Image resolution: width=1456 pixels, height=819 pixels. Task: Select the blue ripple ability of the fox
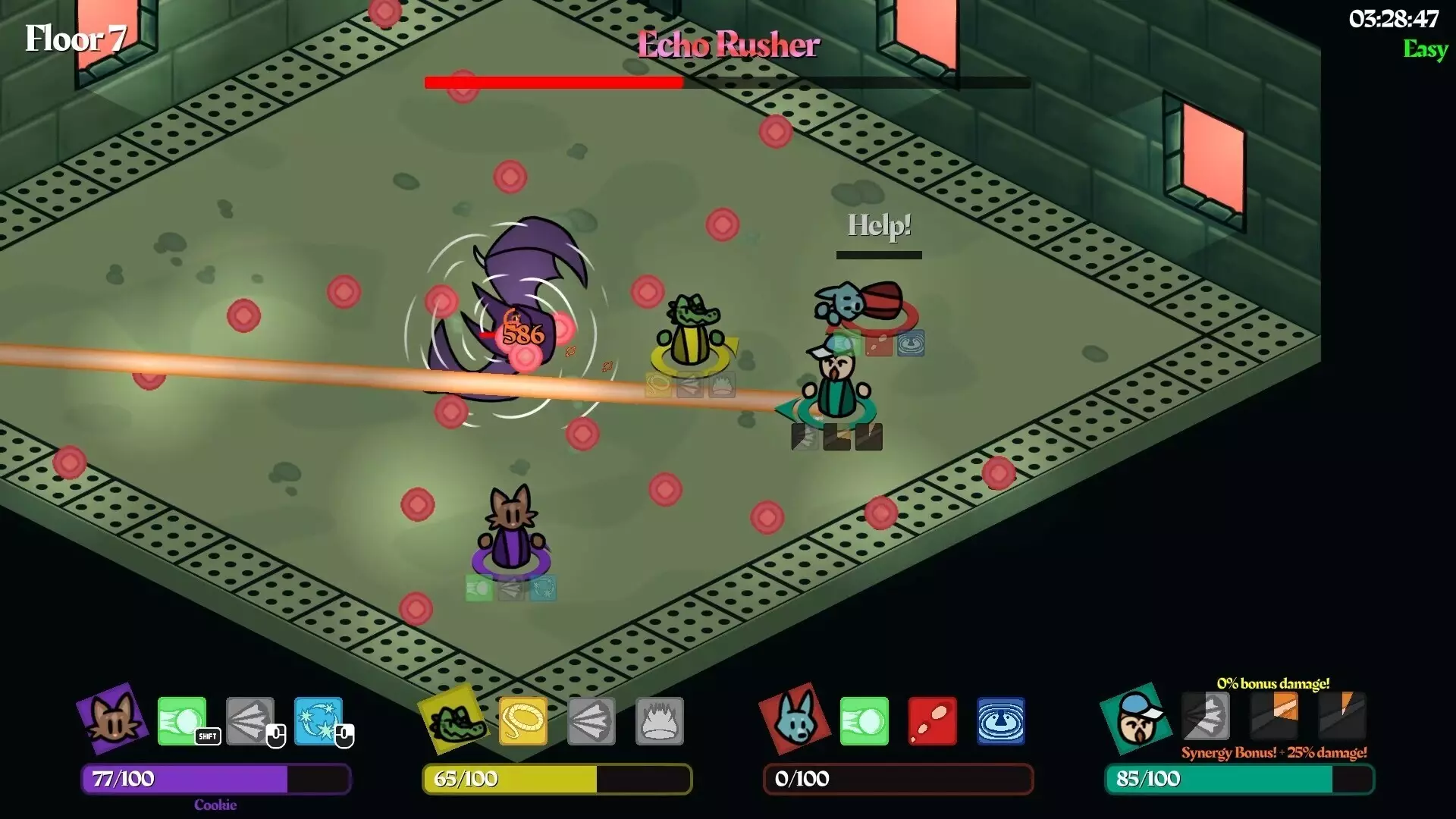pyautogui.click(x=1001, y=720)
